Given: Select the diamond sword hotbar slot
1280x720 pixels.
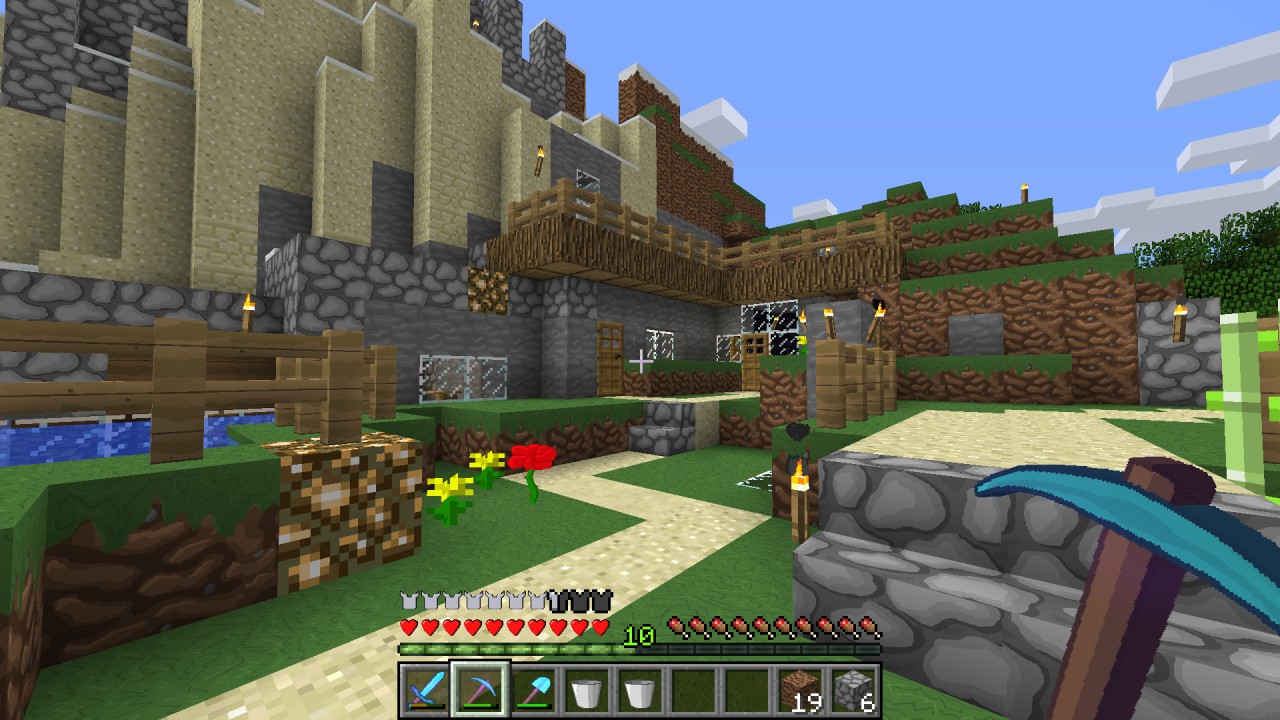Looking at the screenshot, I should tap(424, 690).
